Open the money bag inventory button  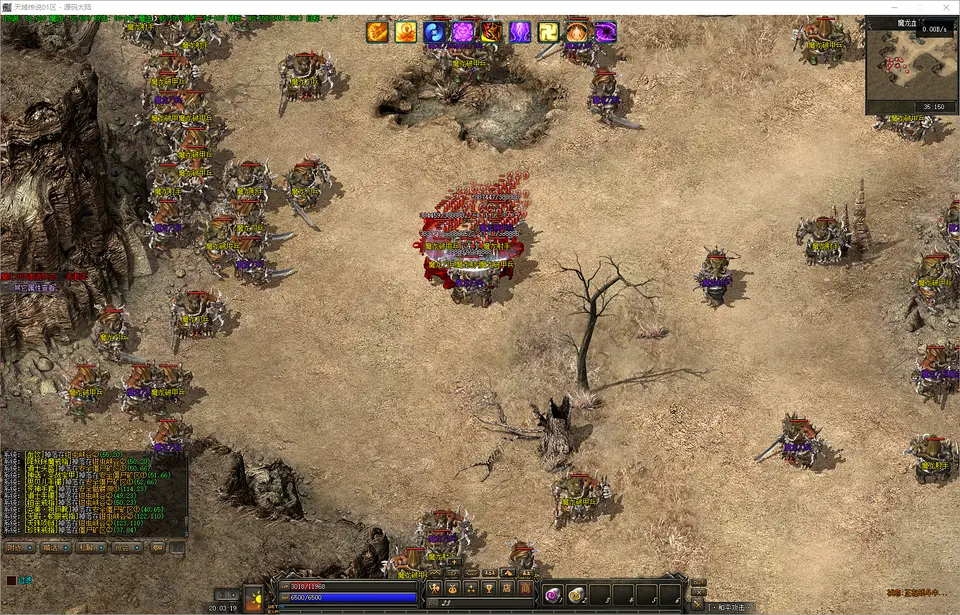point(454,587)
